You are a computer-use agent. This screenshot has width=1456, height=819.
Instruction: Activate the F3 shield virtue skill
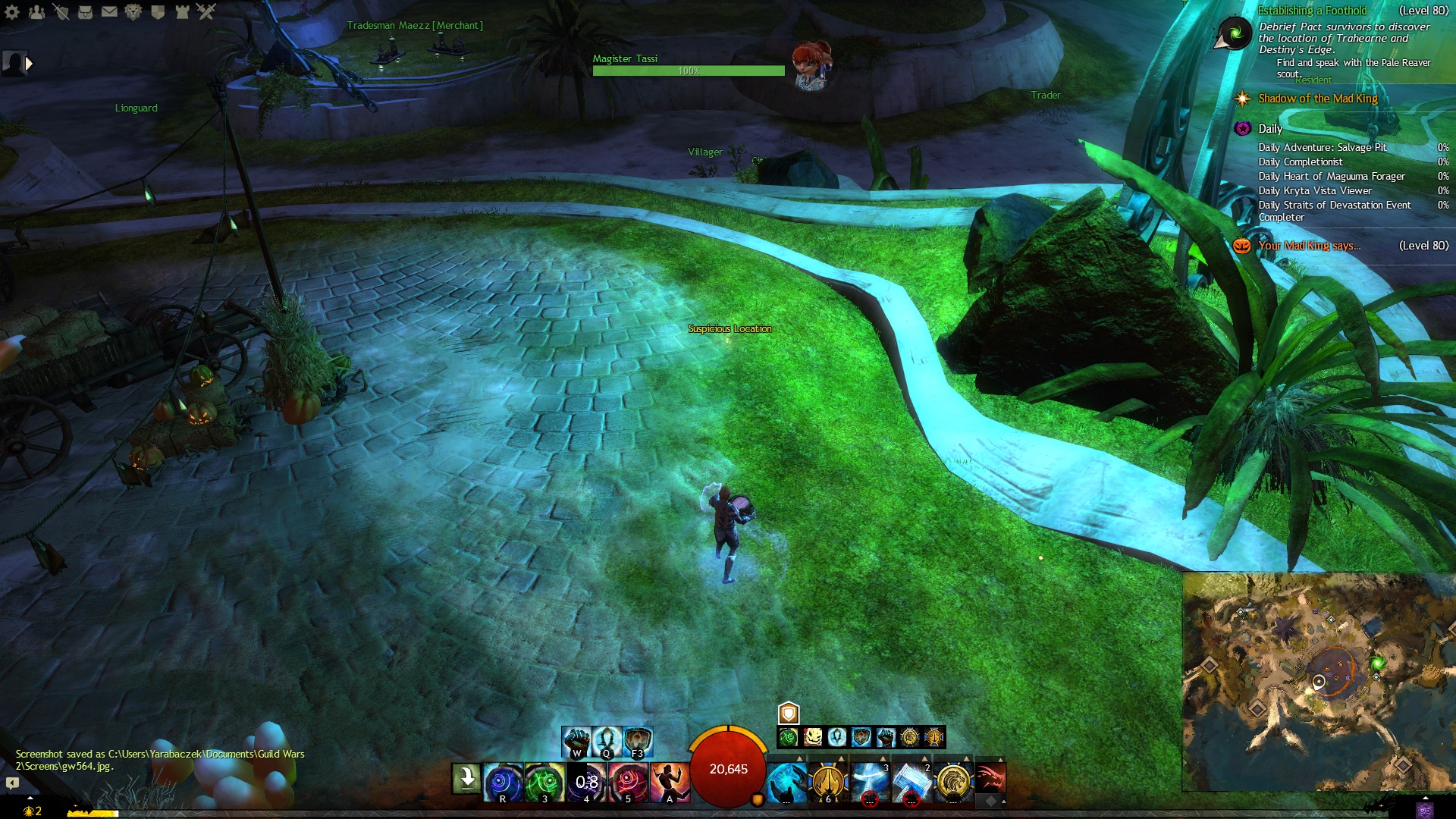pos(638,741)
